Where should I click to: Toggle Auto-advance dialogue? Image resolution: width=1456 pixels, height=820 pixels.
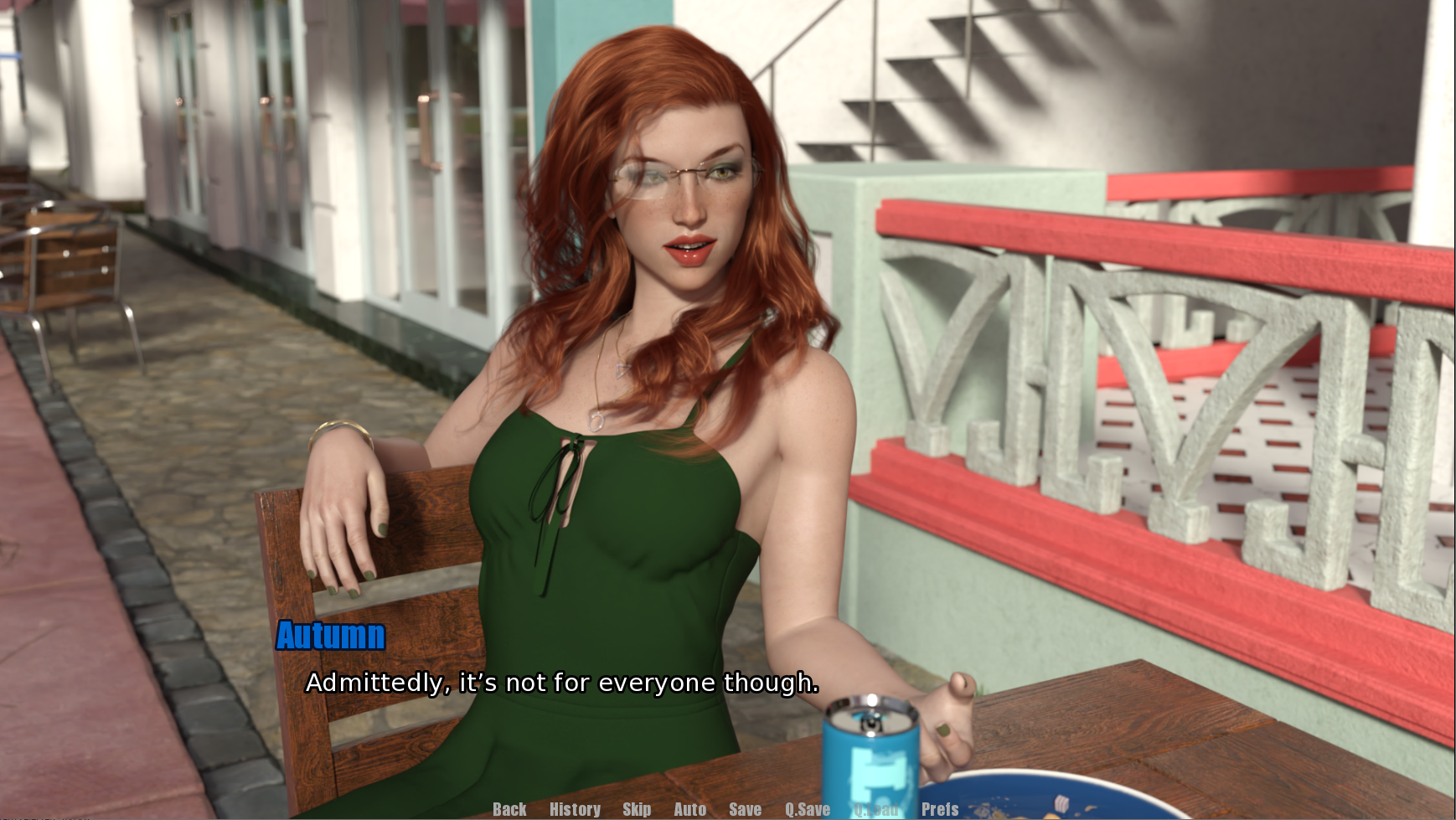pos(689,809)
